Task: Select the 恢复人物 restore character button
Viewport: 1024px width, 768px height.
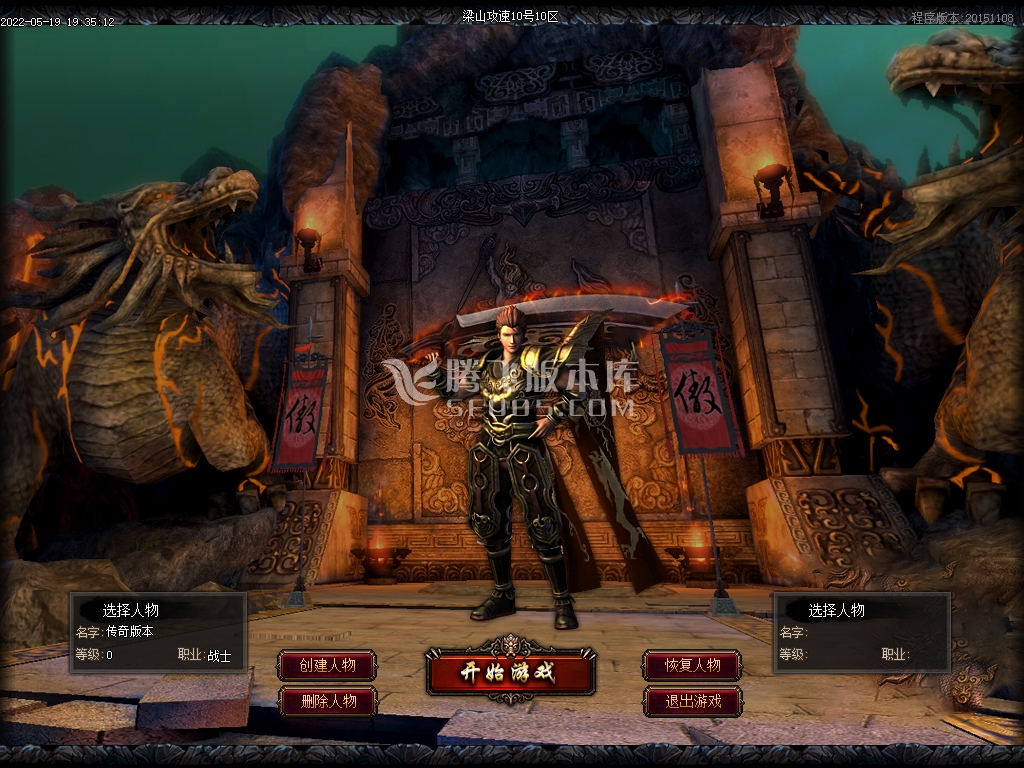Action: click(x=693, y=666)
